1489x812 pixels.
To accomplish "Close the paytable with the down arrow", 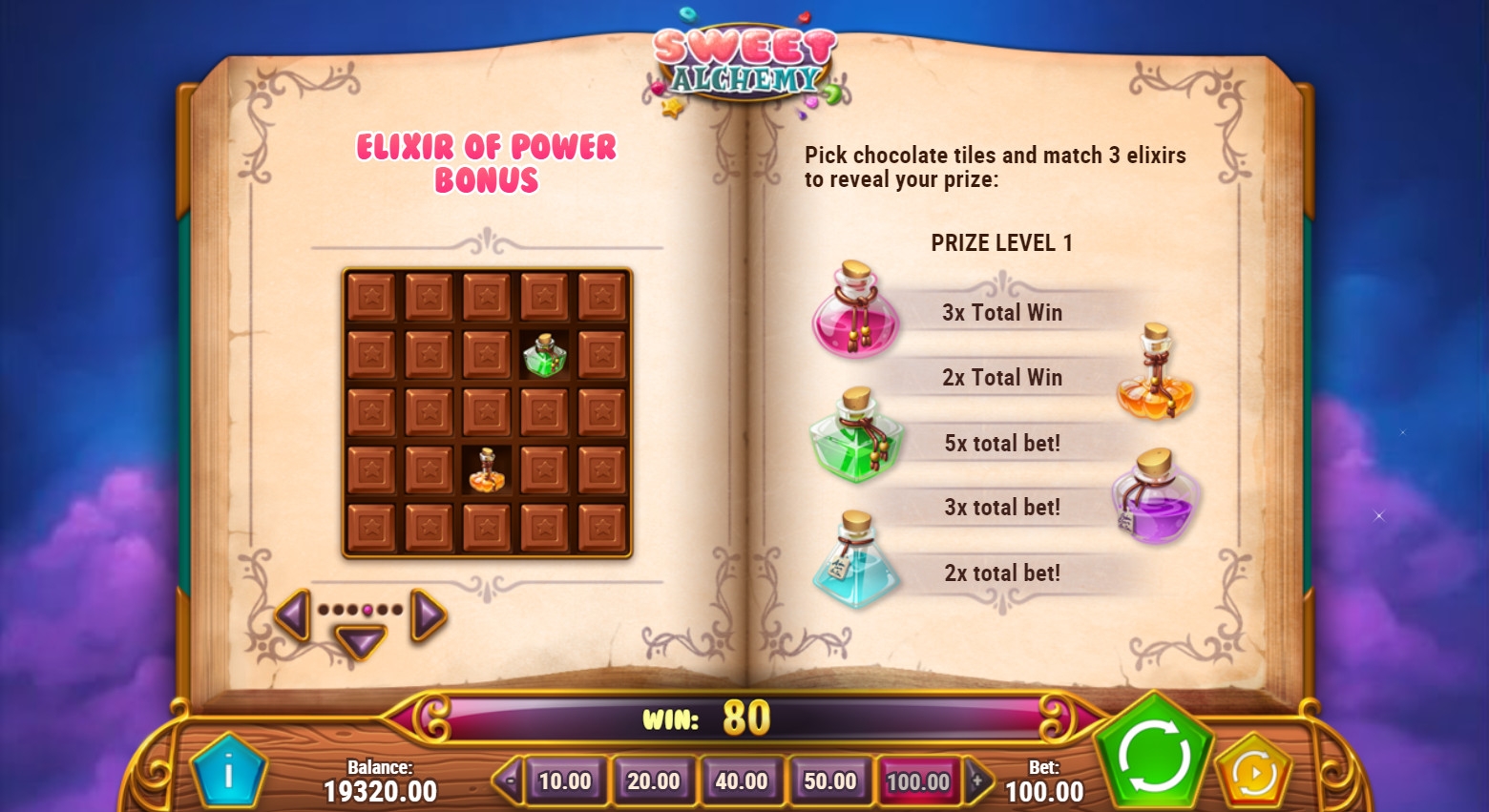I will tap(361, 641).
